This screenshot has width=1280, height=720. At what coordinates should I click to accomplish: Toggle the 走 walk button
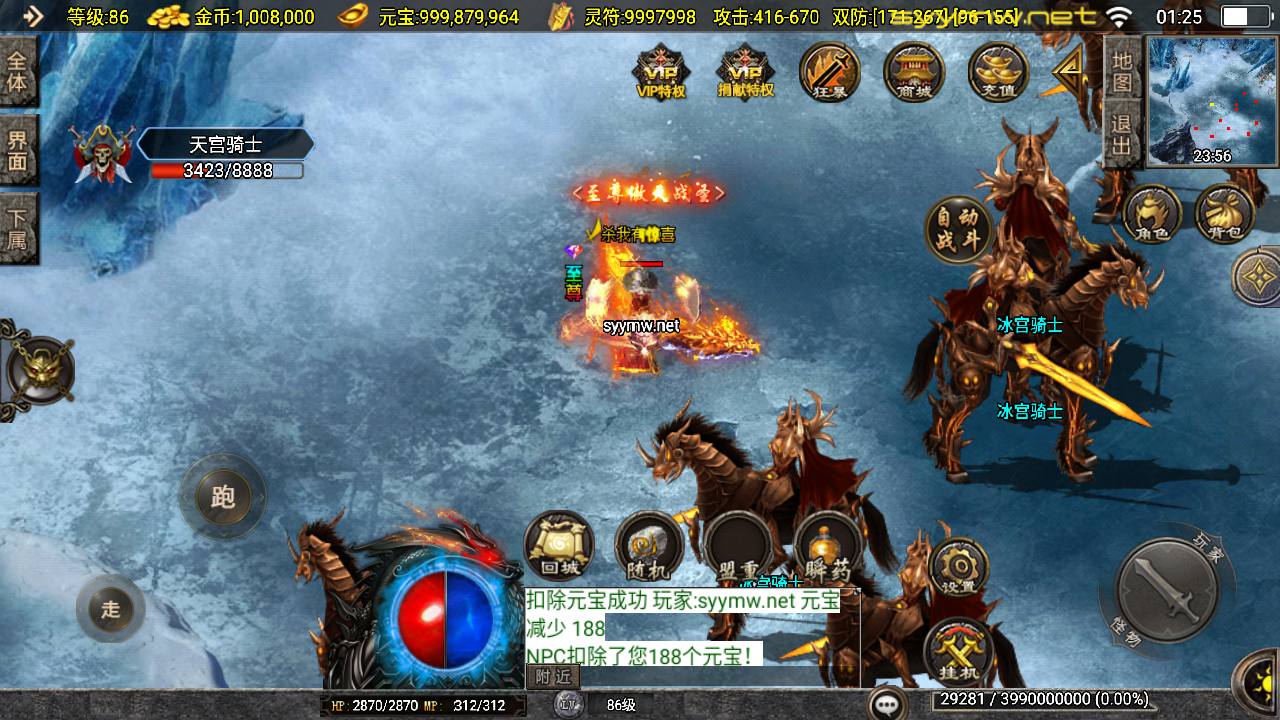click(110, 609)
